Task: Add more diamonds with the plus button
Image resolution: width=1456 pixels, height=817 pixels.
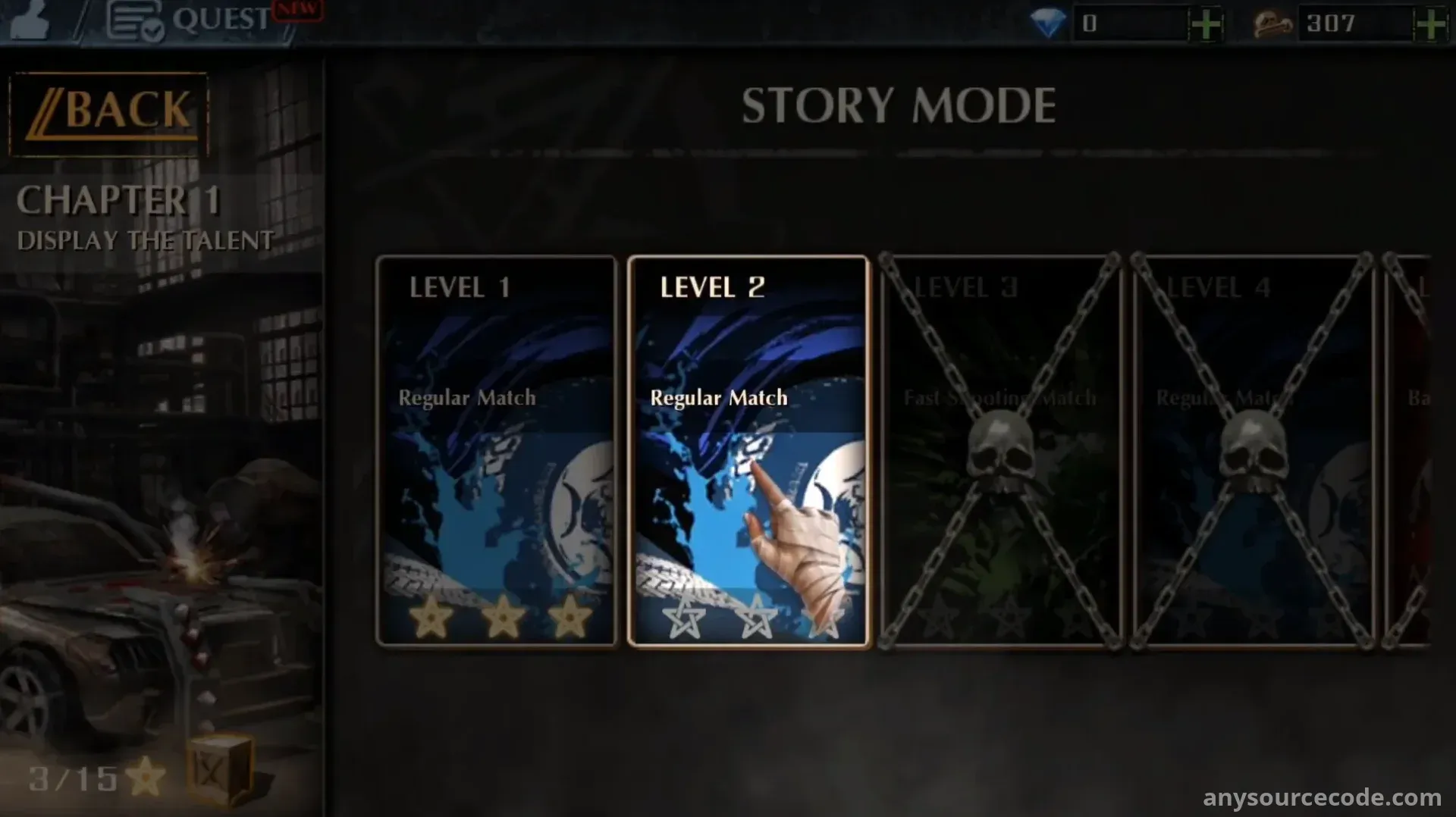Action: point(1206,24)
